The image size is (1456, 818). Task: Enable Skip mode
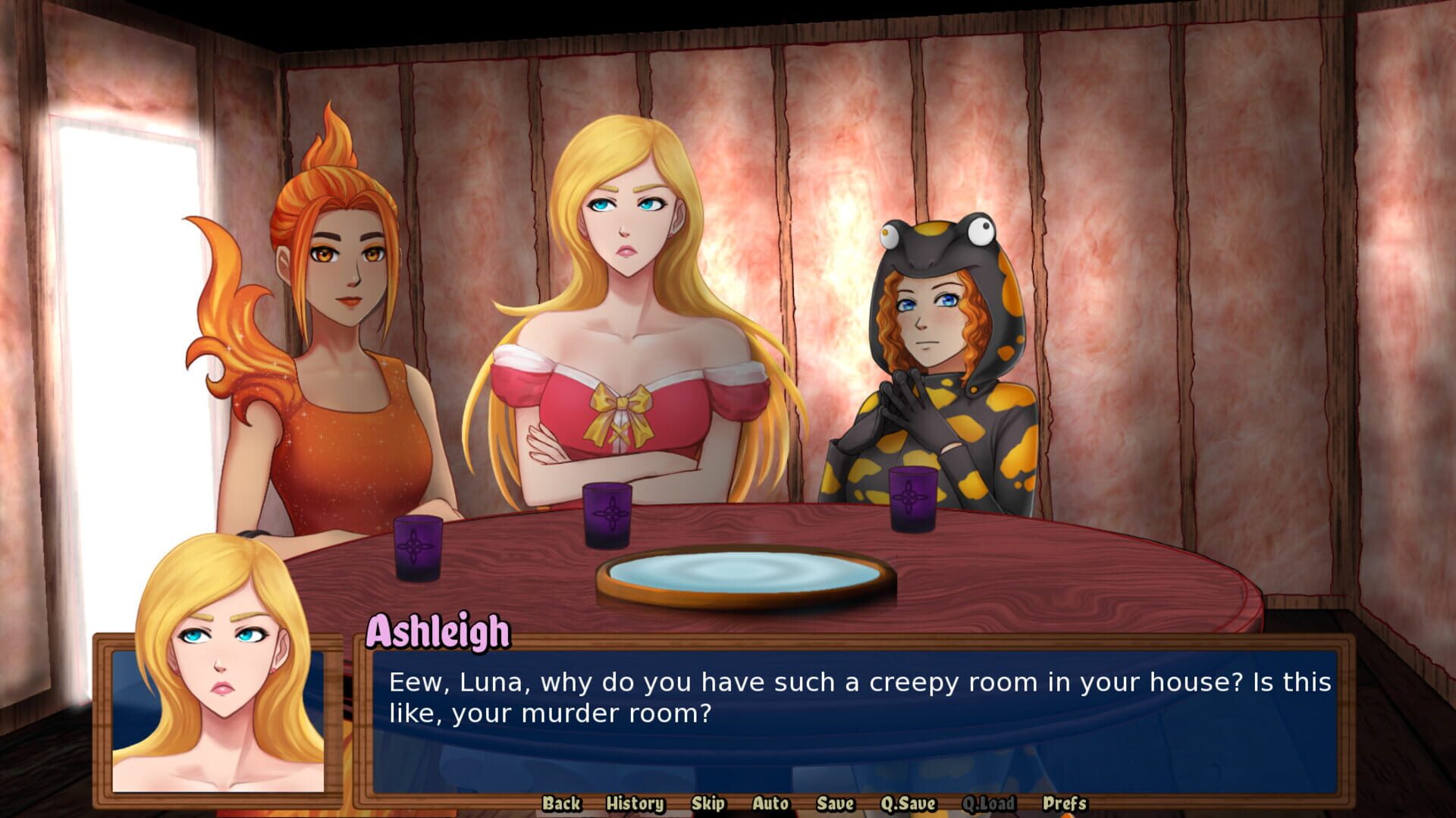(x=707, y=803)
